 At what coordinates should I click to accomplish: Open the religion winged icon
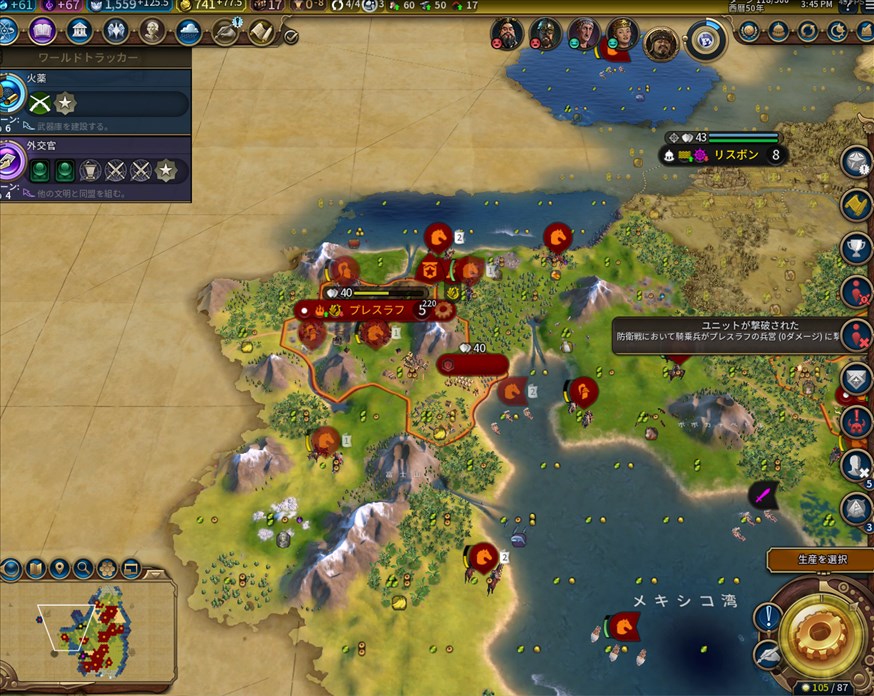point(116,31)
